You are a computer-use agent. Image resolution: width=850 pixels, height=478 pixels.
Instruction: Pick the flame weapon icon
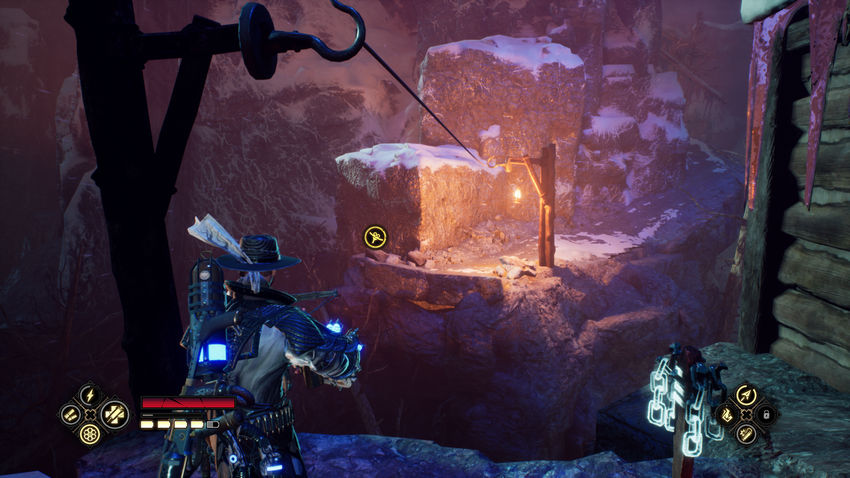726,414
